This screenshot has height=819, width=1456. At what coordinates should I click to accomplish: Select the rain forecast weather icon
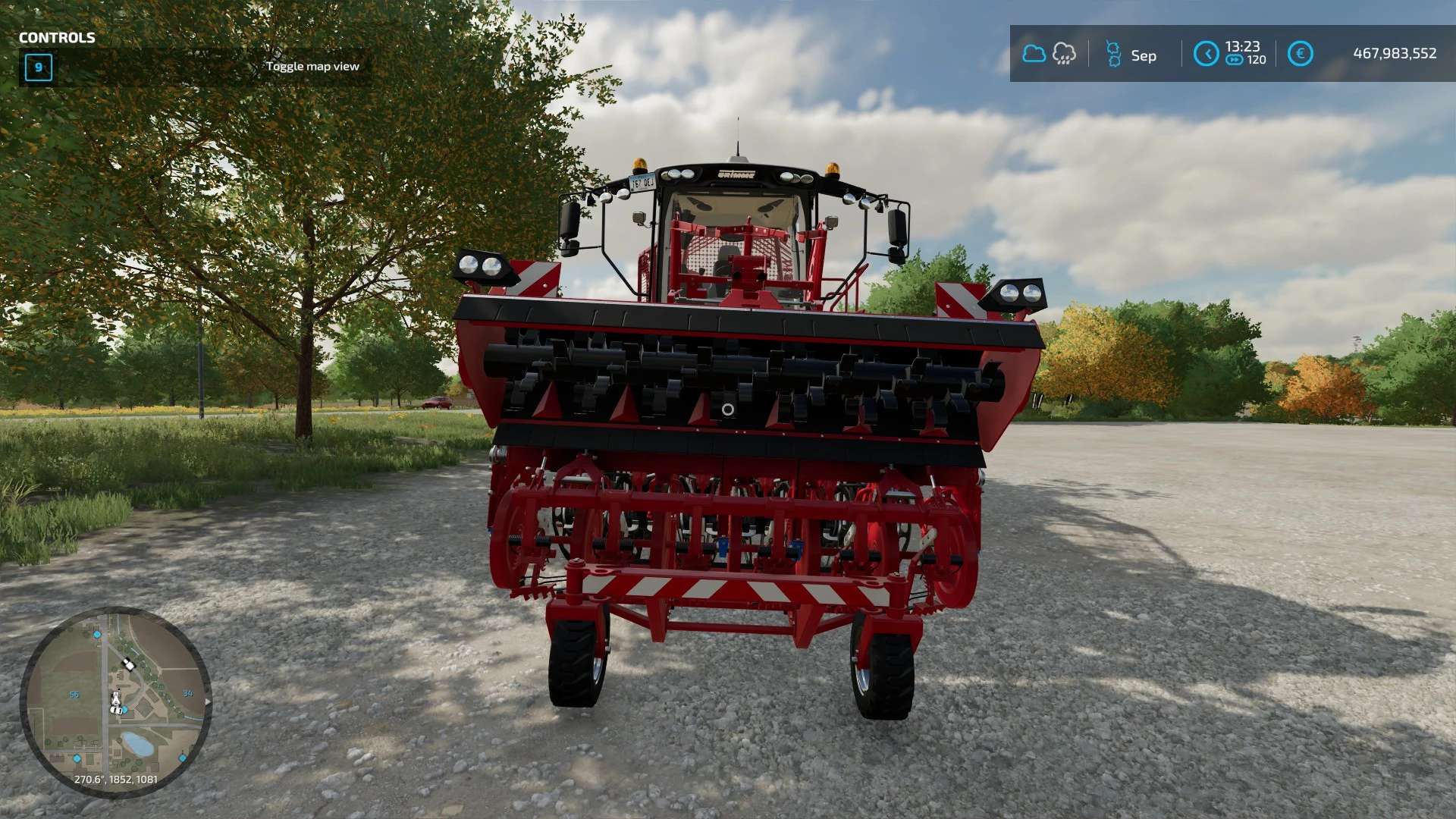click(x=1064, y=54)
